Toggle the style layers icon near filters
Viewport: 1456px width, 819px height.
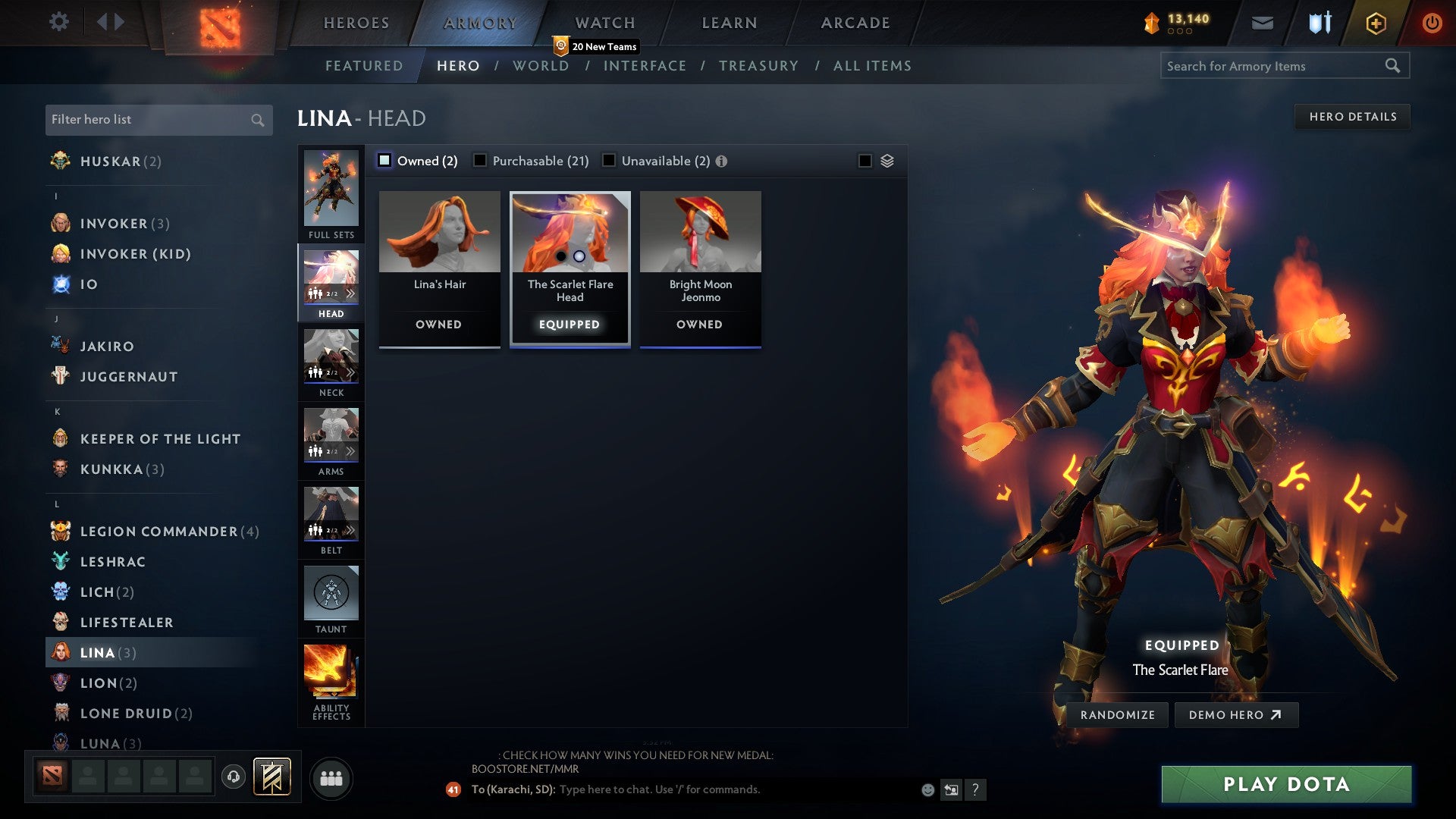887,161
